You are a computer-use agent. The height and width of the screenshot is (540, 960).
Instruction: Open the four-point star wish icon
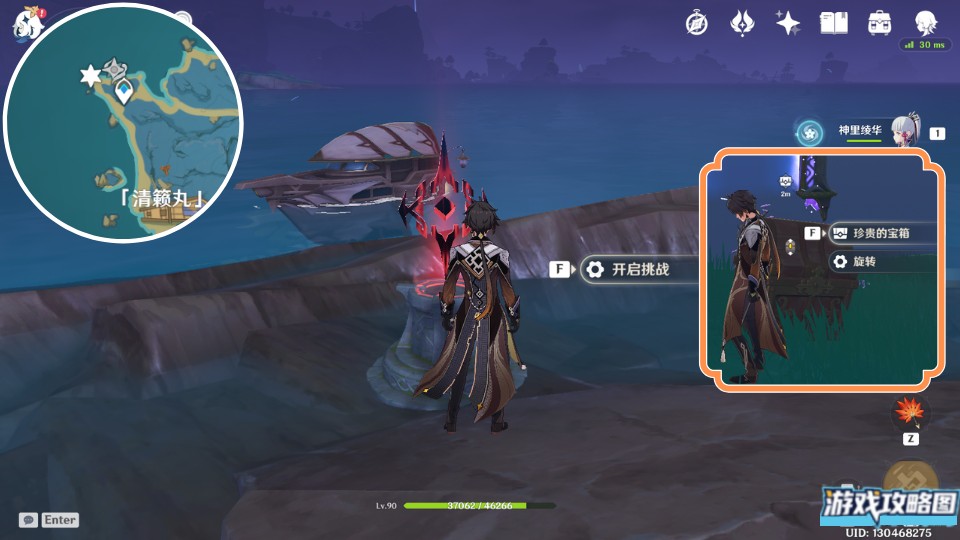788,24
